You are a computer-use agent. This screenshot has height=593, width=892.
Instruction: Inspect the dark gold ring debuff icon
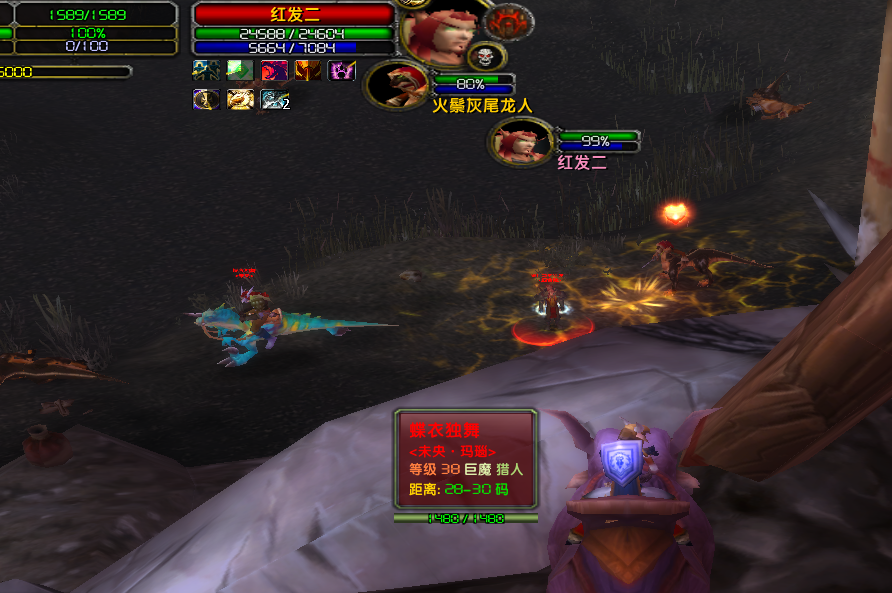point(206,99)
